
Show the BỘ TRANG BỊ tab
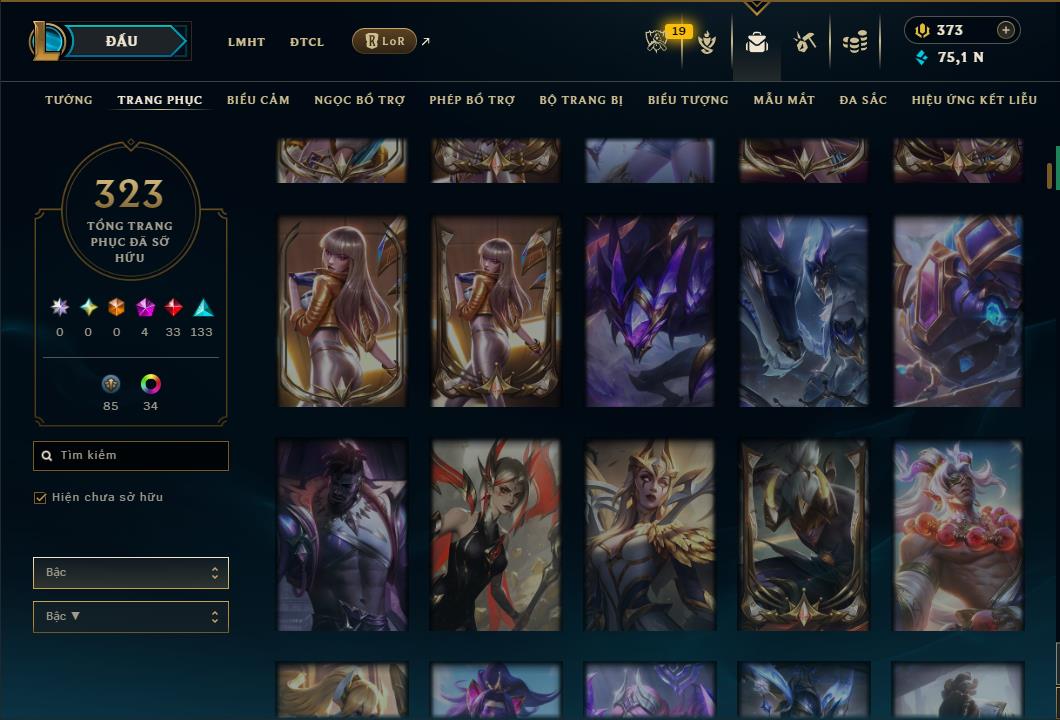581,100
